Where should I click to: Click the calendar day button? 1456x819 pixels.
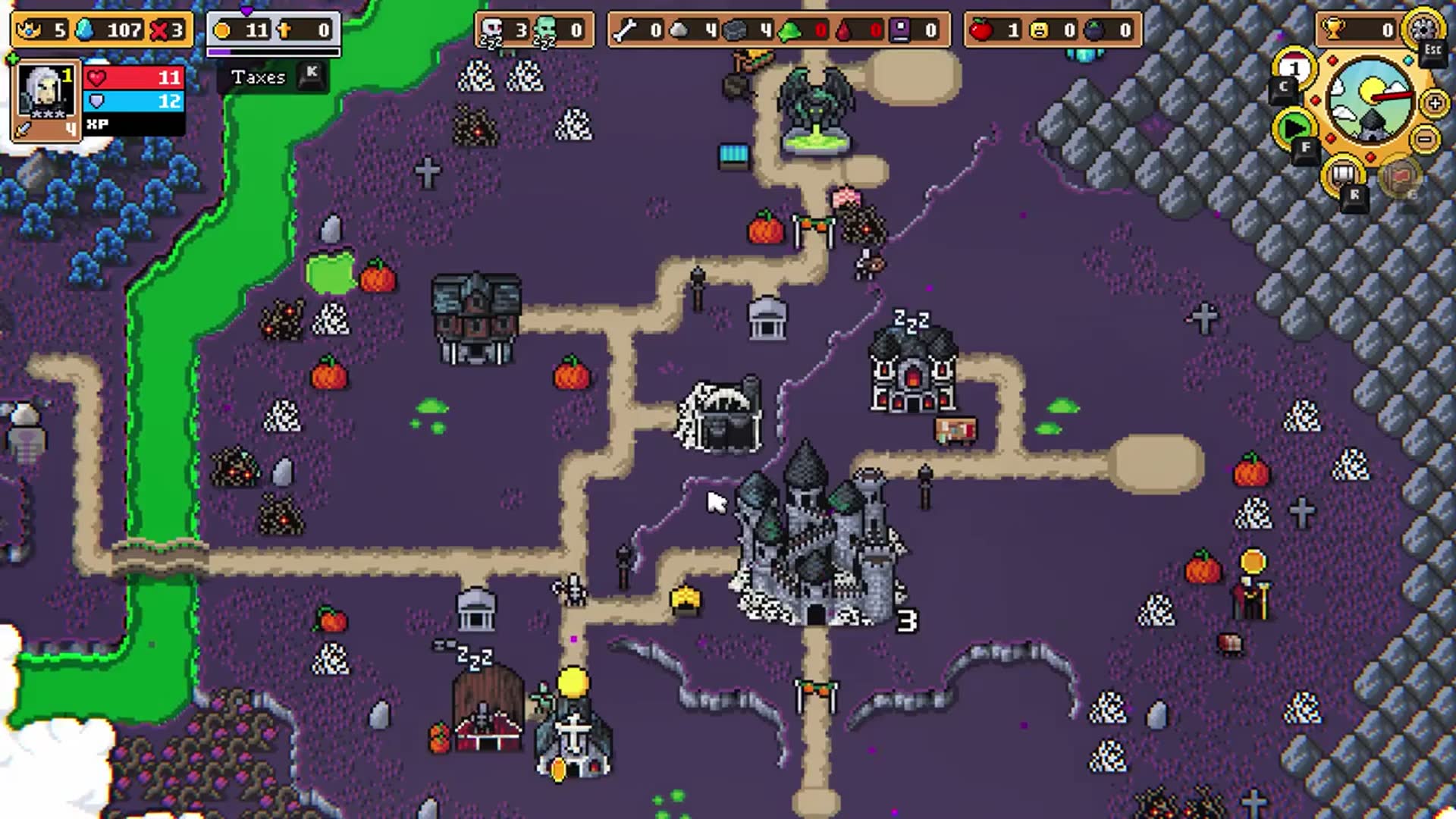1294,70
